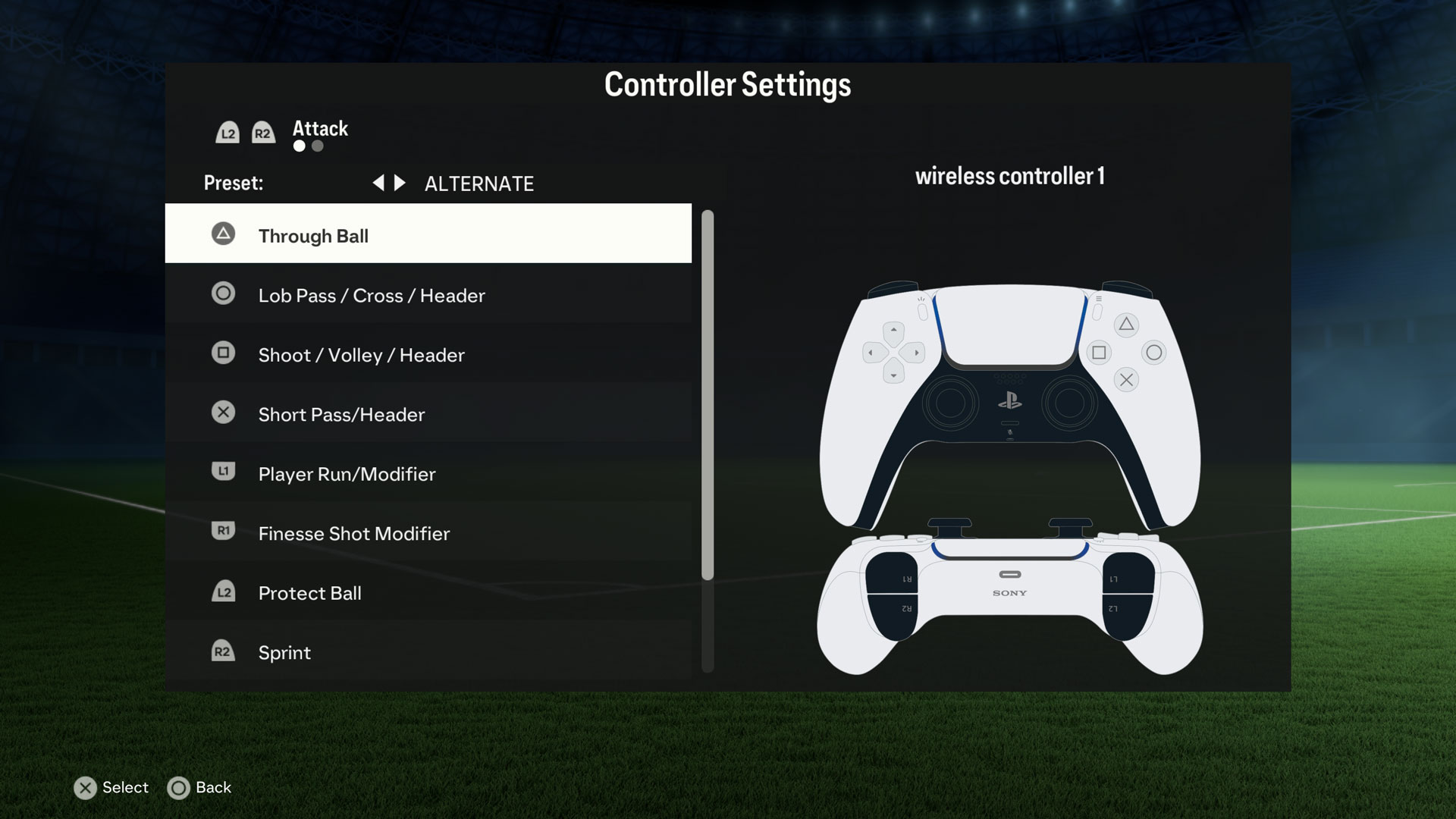Switch to the second page dot under Attack
Image resolution: width=1456 pixels, height=819 pixels.
(x=318, y=146)
